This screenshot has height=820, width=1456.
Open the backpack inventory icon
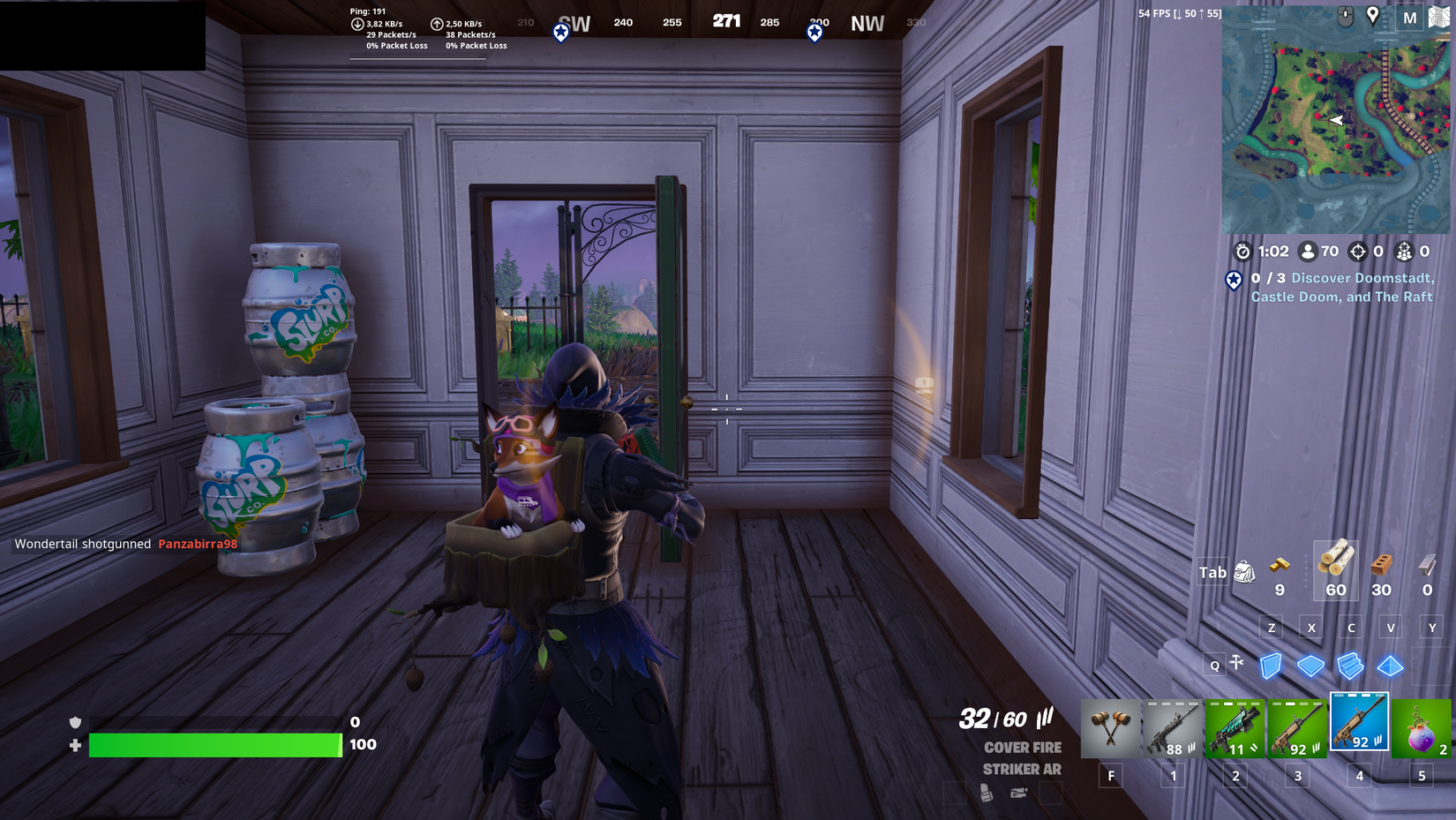[x=1246, y=572]
